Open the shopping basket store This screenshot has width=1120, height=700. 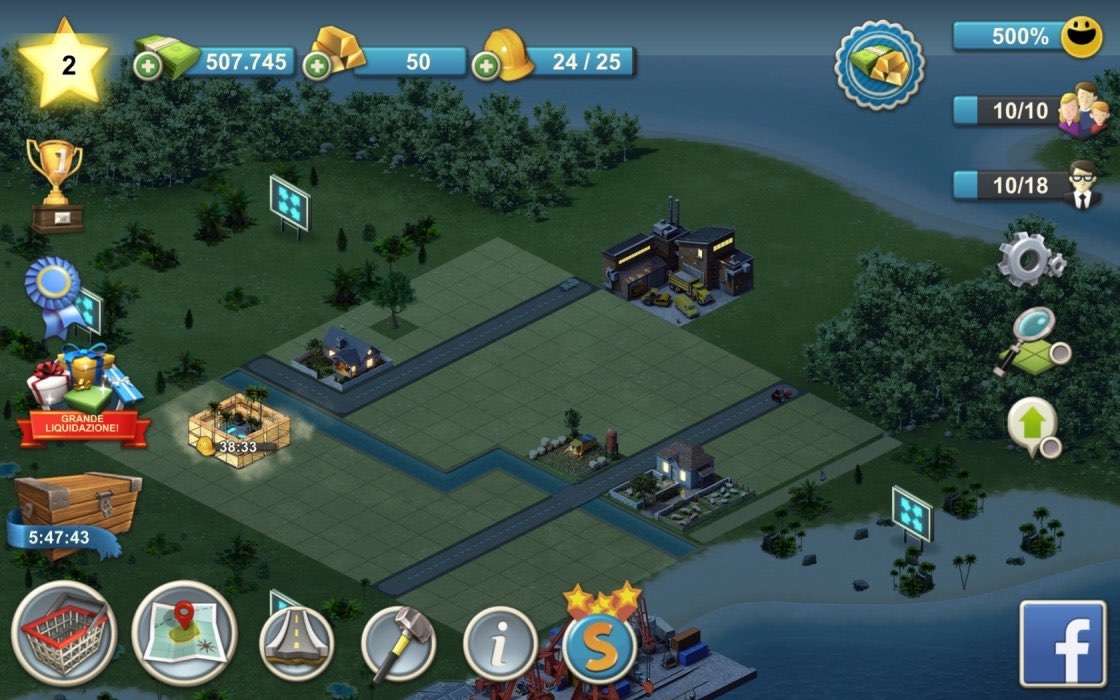pyautogui.click(x=63, y=633)
